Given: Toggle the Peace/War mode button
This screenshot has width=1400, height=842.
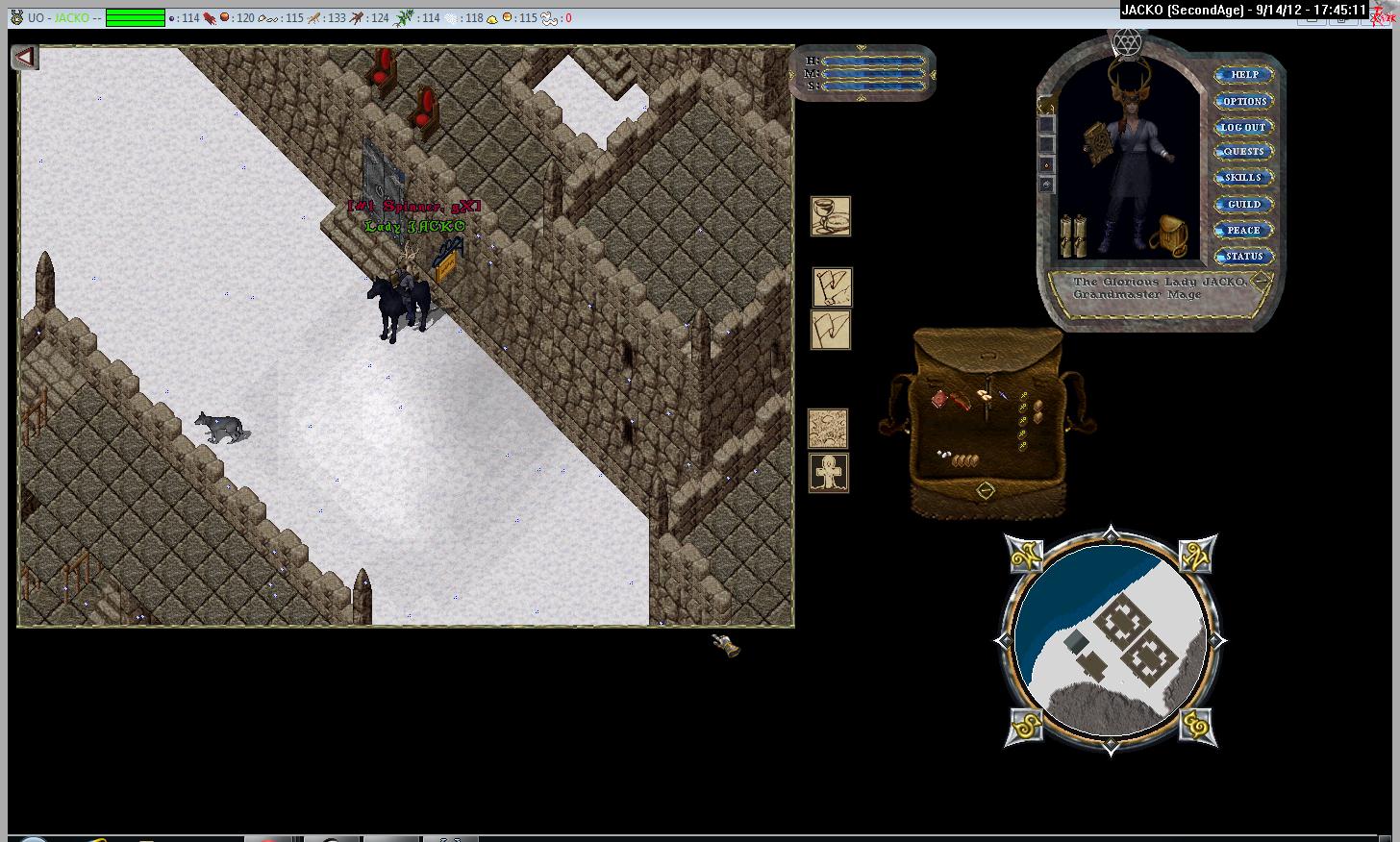Looking at the screenshot, I should 1243,230.
